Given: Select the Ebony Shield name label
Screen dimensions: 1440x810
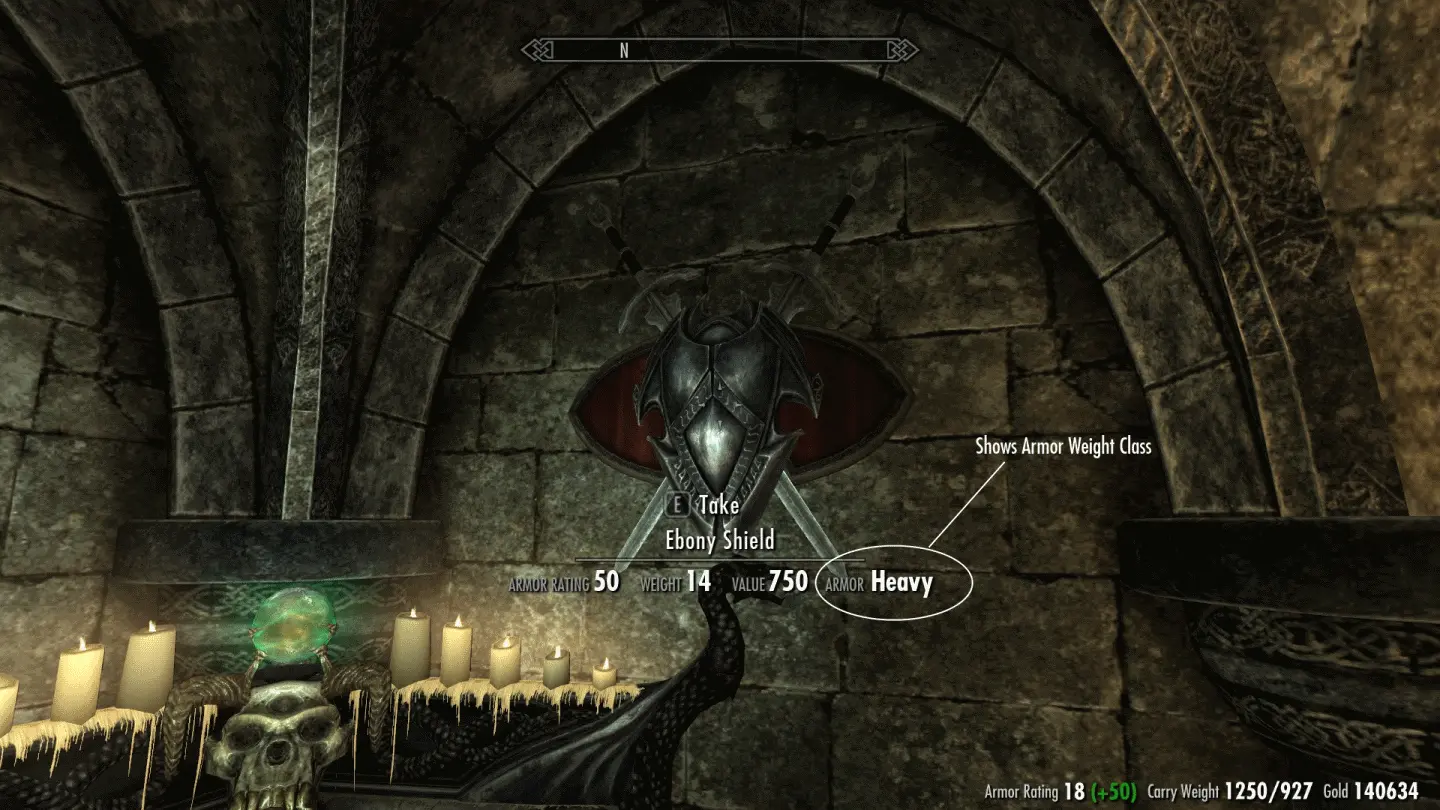Looking at the screenshot, I should (719, 540).
